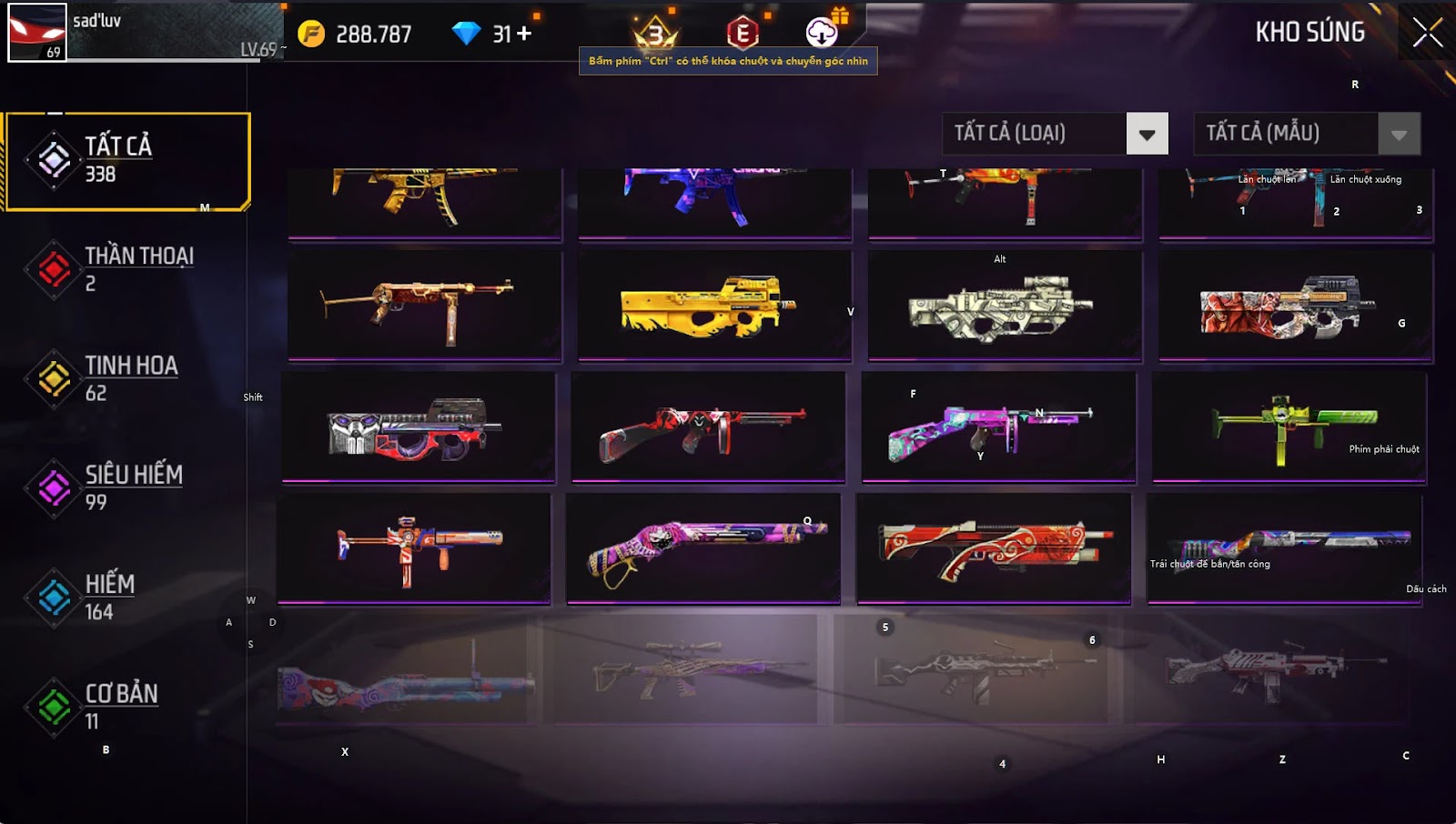This screenshot has width=1456, height=824.
Task: Open the TẤT CẢ (LOẠI) dropdown
Action: [1147, 134]
